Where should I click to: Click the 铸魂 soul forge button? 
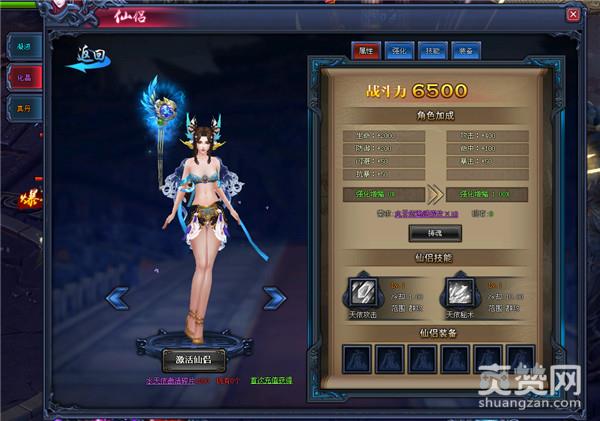coord(435,233)
